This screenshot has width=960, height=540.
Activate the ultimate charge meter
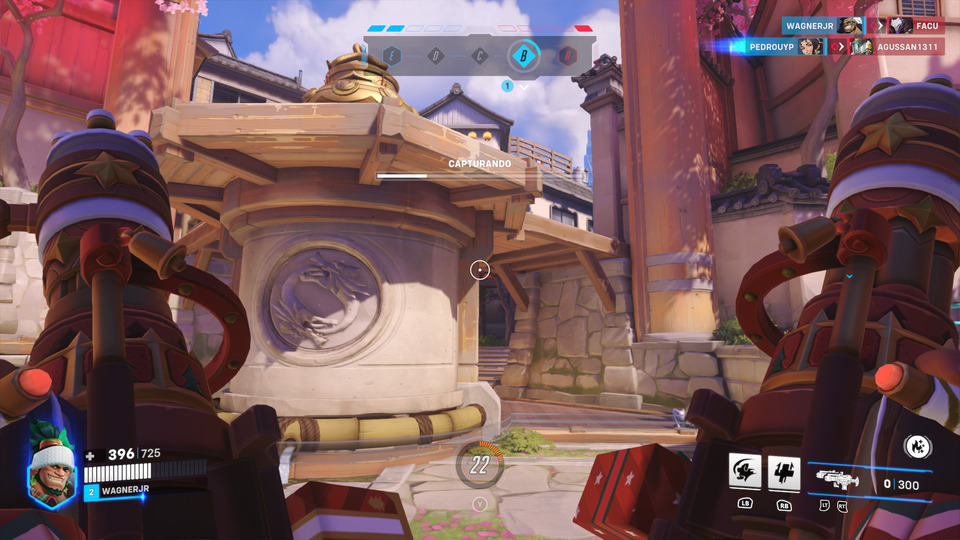[480, 464]
